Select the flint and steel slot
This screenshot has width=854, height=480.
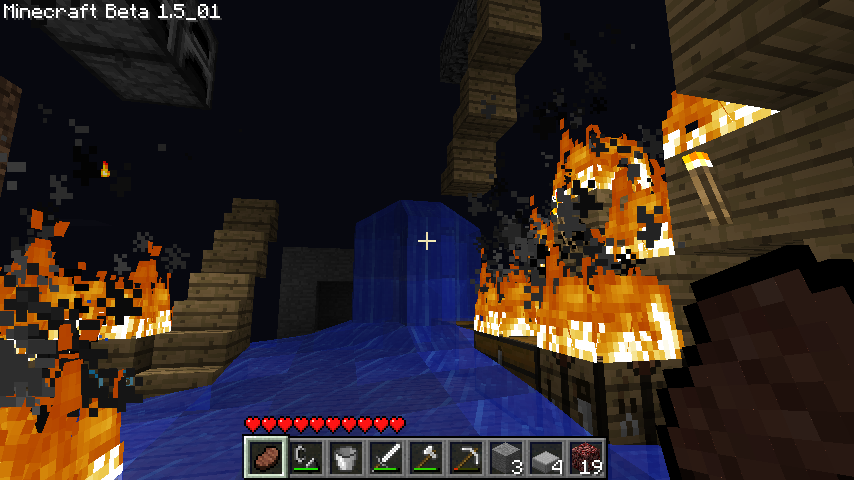coord(306,456)
